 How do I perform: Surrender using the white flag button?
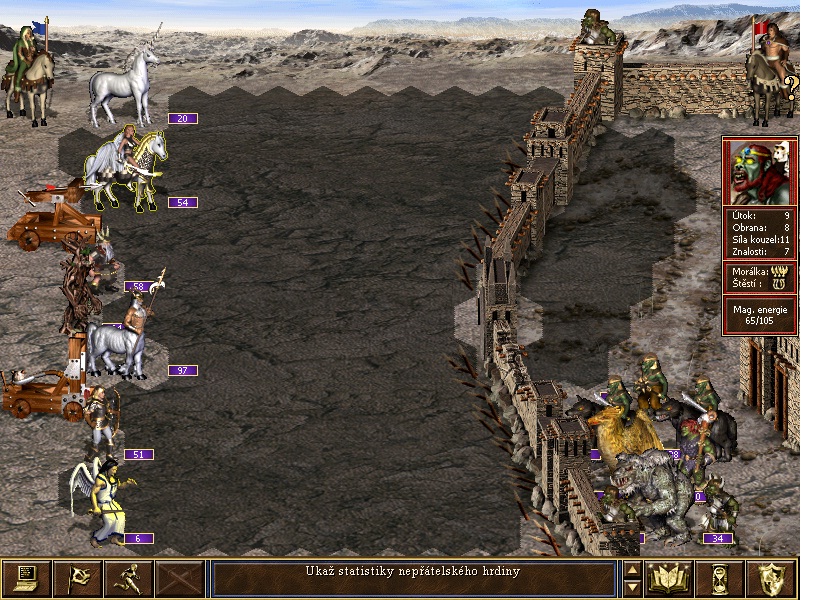click(77, 578)
